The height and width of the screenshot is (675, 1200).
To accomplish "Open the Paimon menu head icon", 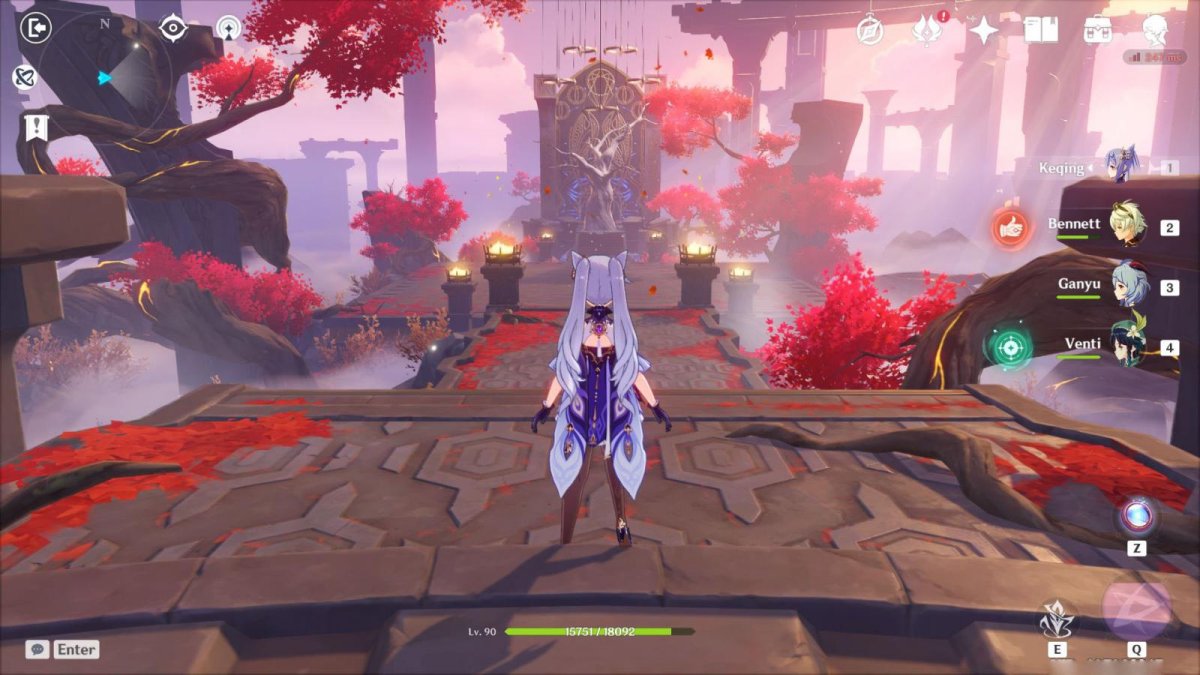I will pyautogui.click(x=1156, y=30).
